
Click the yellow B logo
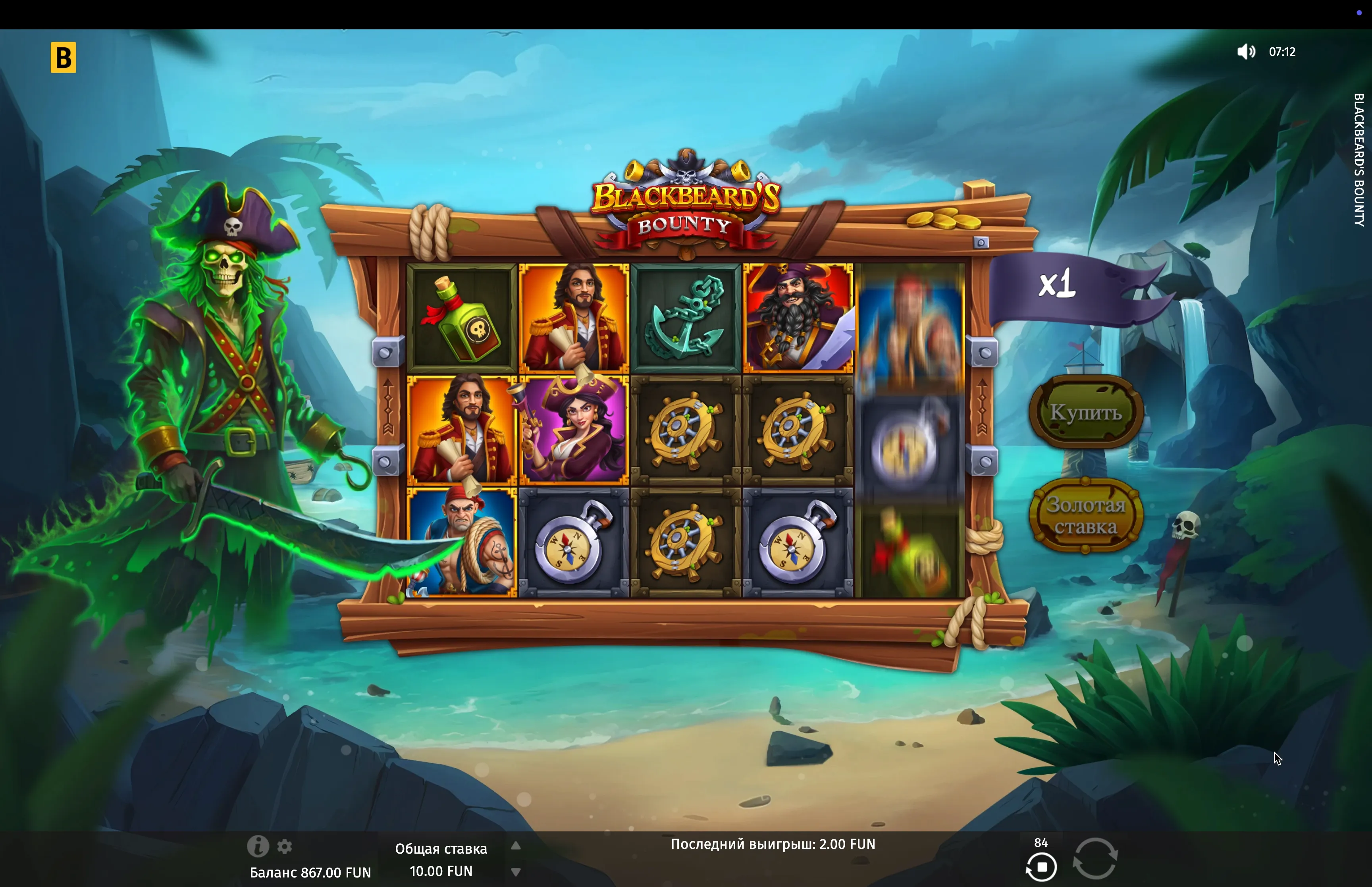[64, 58]
